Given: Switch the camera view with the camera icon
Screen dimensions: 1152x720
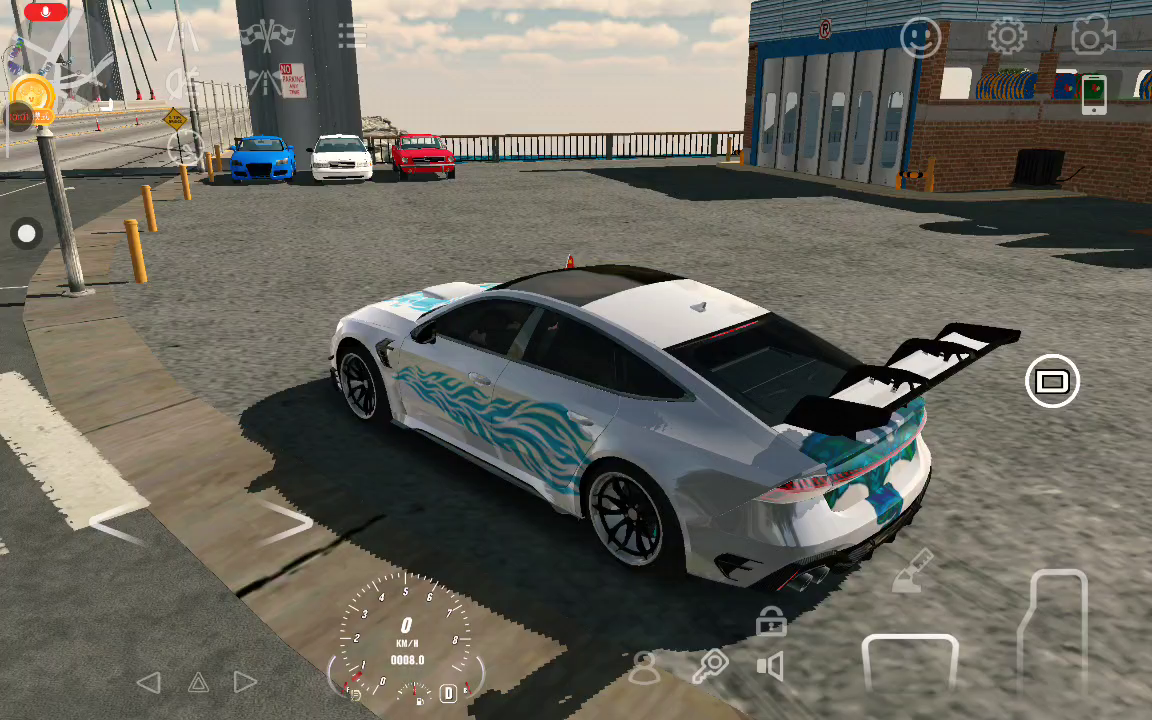Looking at the screenshot, I should [1093, 37].
